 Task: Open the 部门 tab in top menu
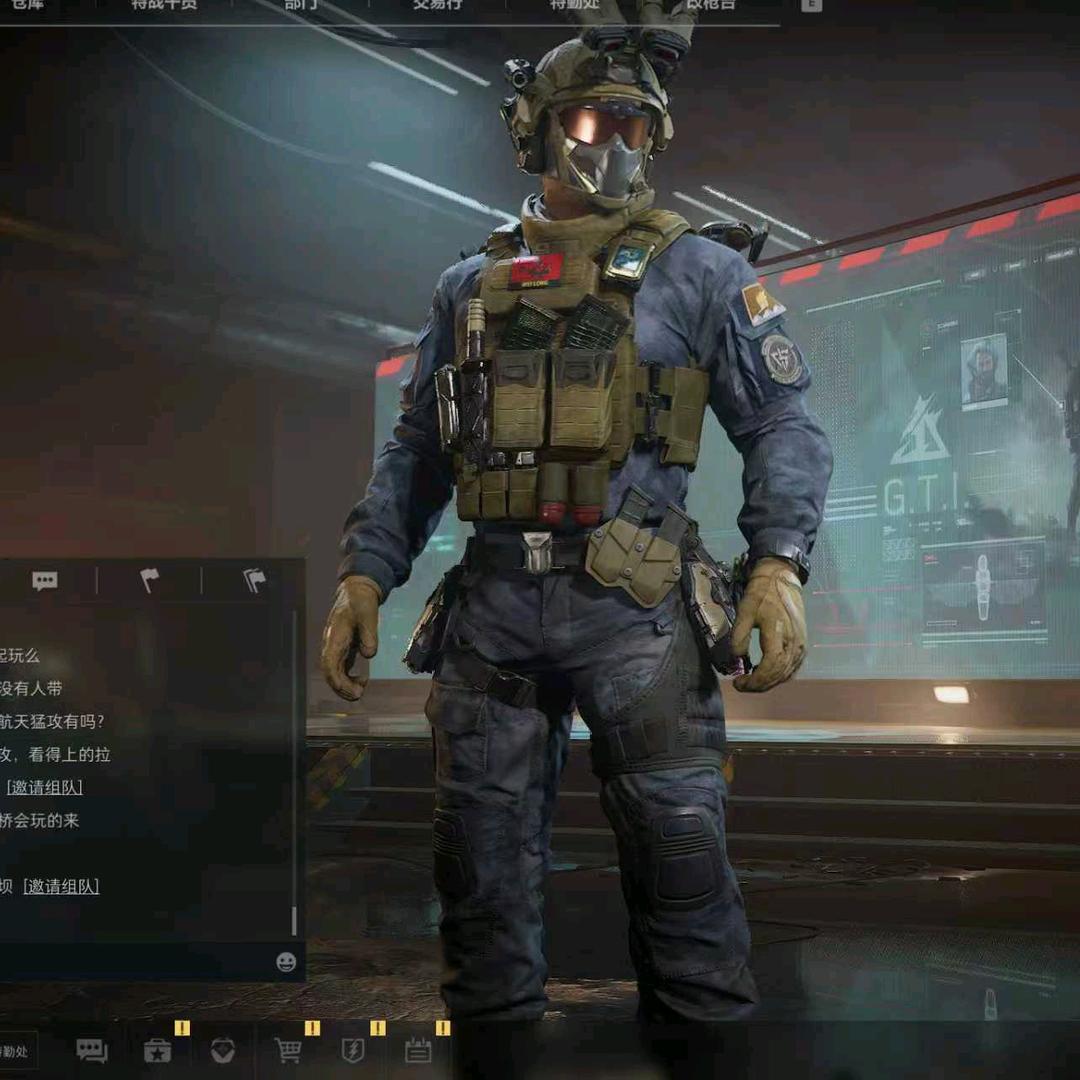coord(302,5)
